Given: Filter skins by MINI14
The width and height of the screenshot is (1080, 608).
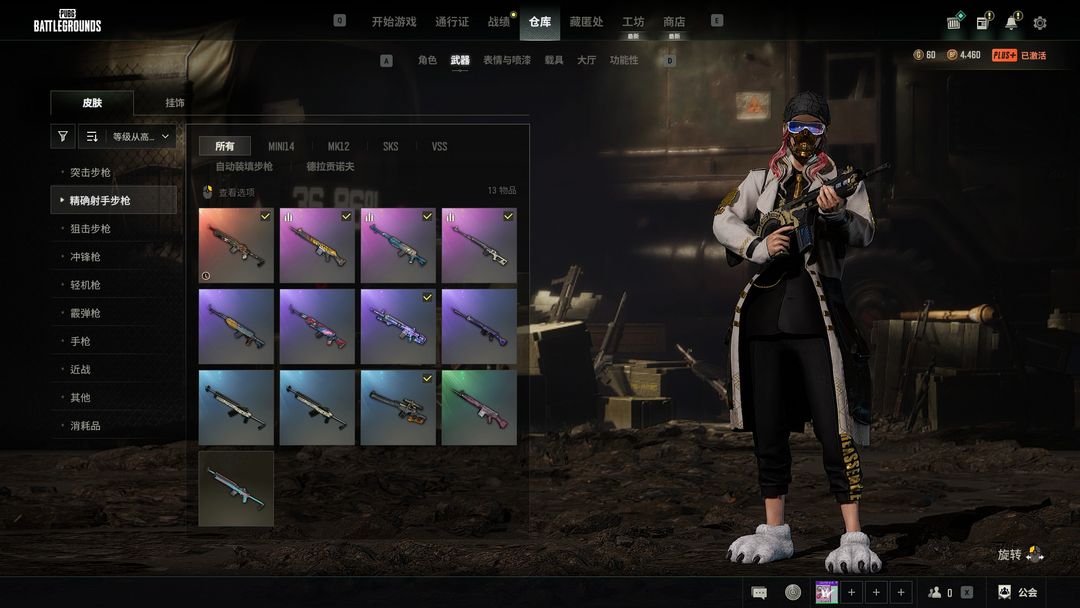Looking at the screenshot, I should coord(281,146).
